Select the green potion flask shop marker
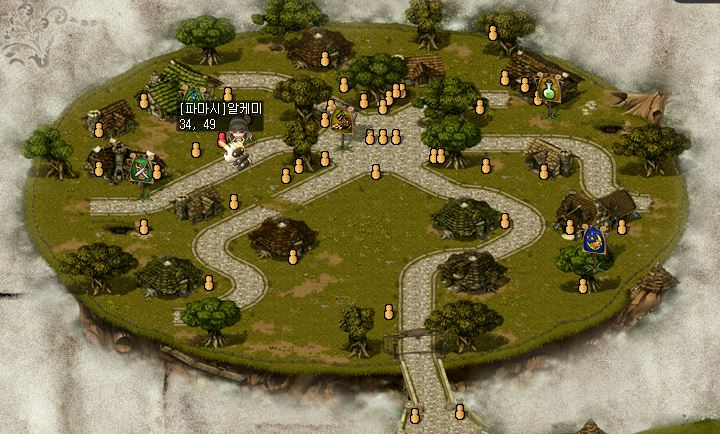 coord(548,90)
